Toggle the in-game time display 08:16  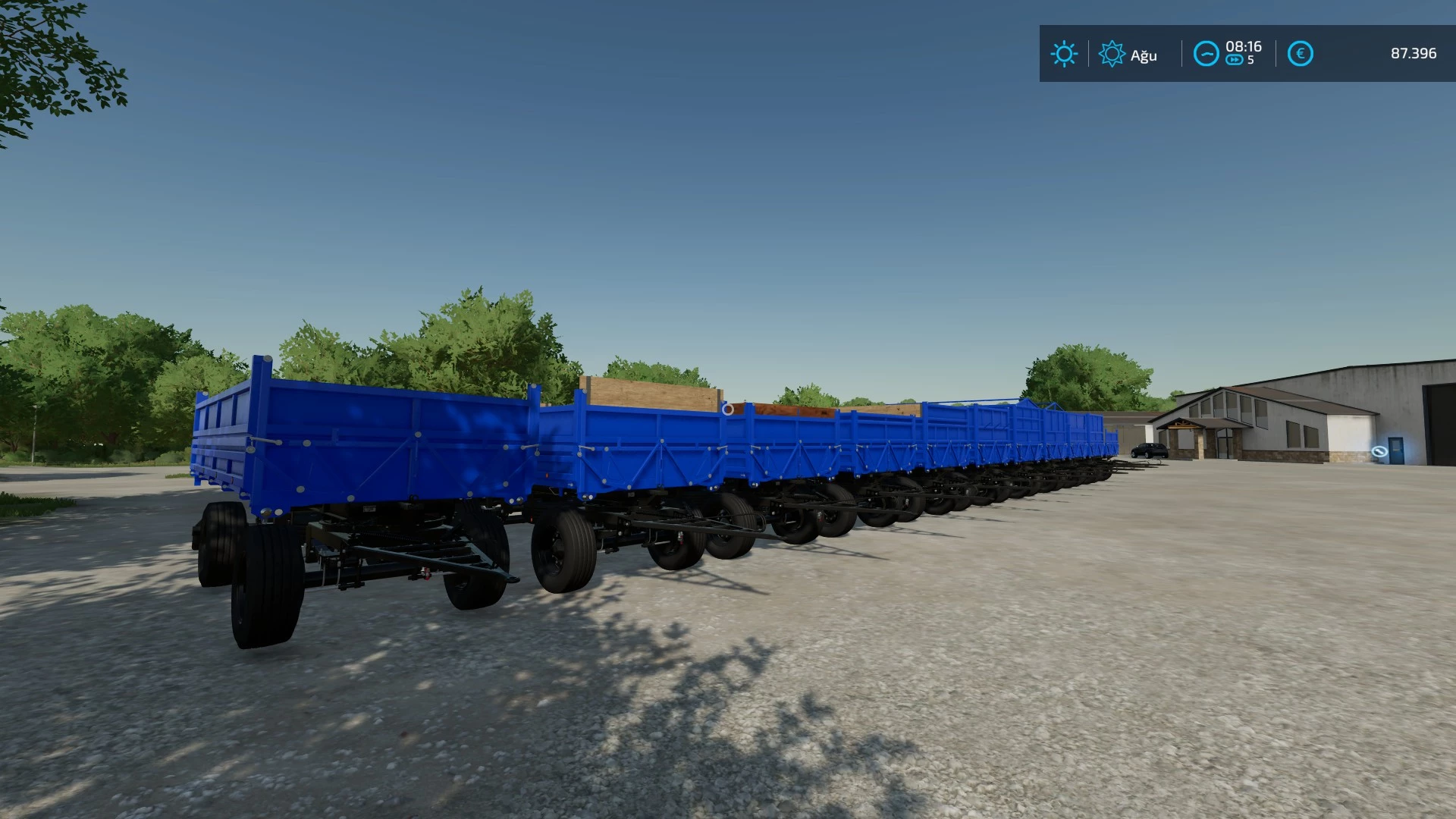(1244, 47)
